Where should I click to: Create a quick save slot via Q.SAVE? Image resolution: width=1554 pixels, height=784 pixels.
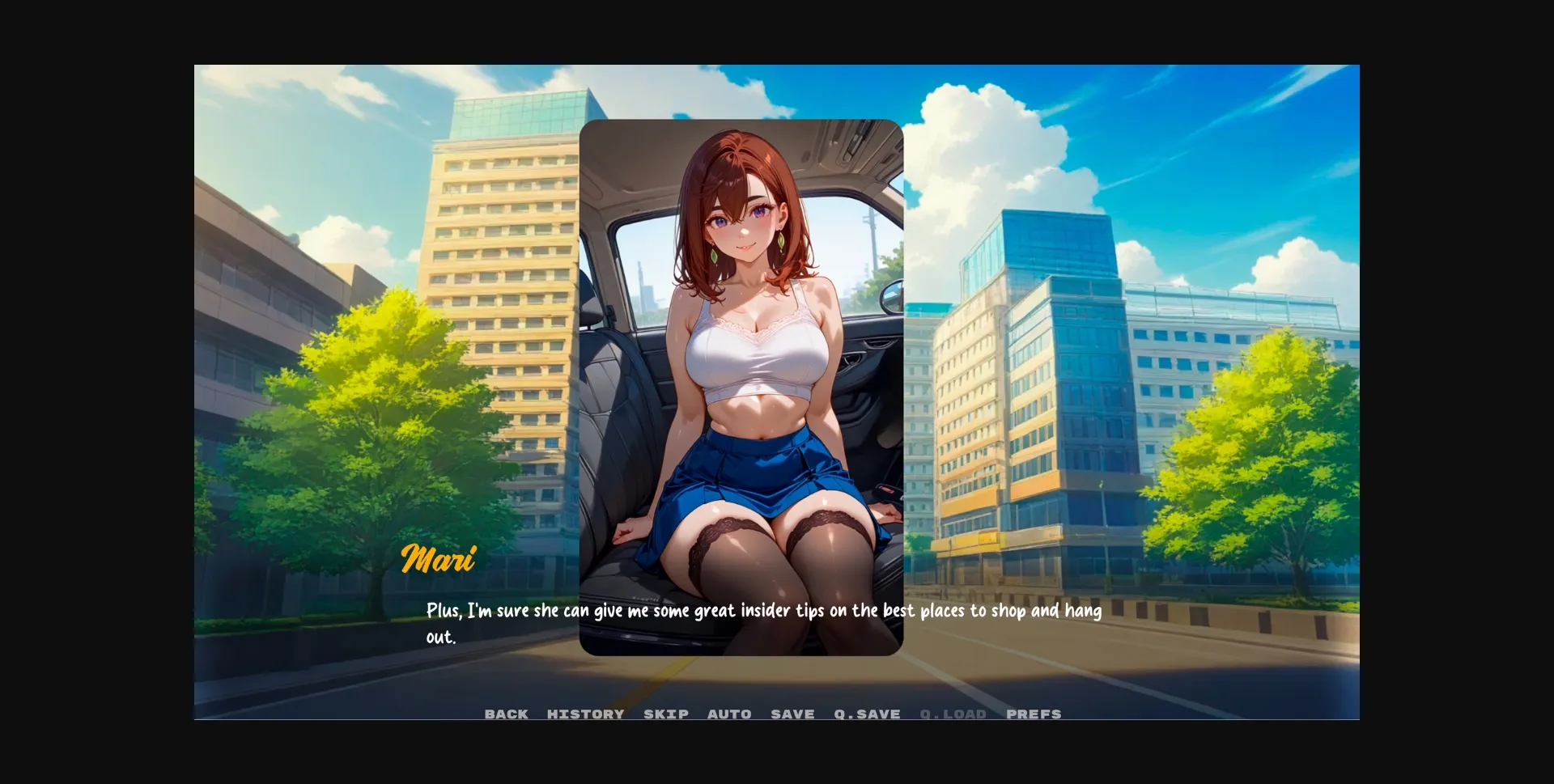click(x=867, y=714)
